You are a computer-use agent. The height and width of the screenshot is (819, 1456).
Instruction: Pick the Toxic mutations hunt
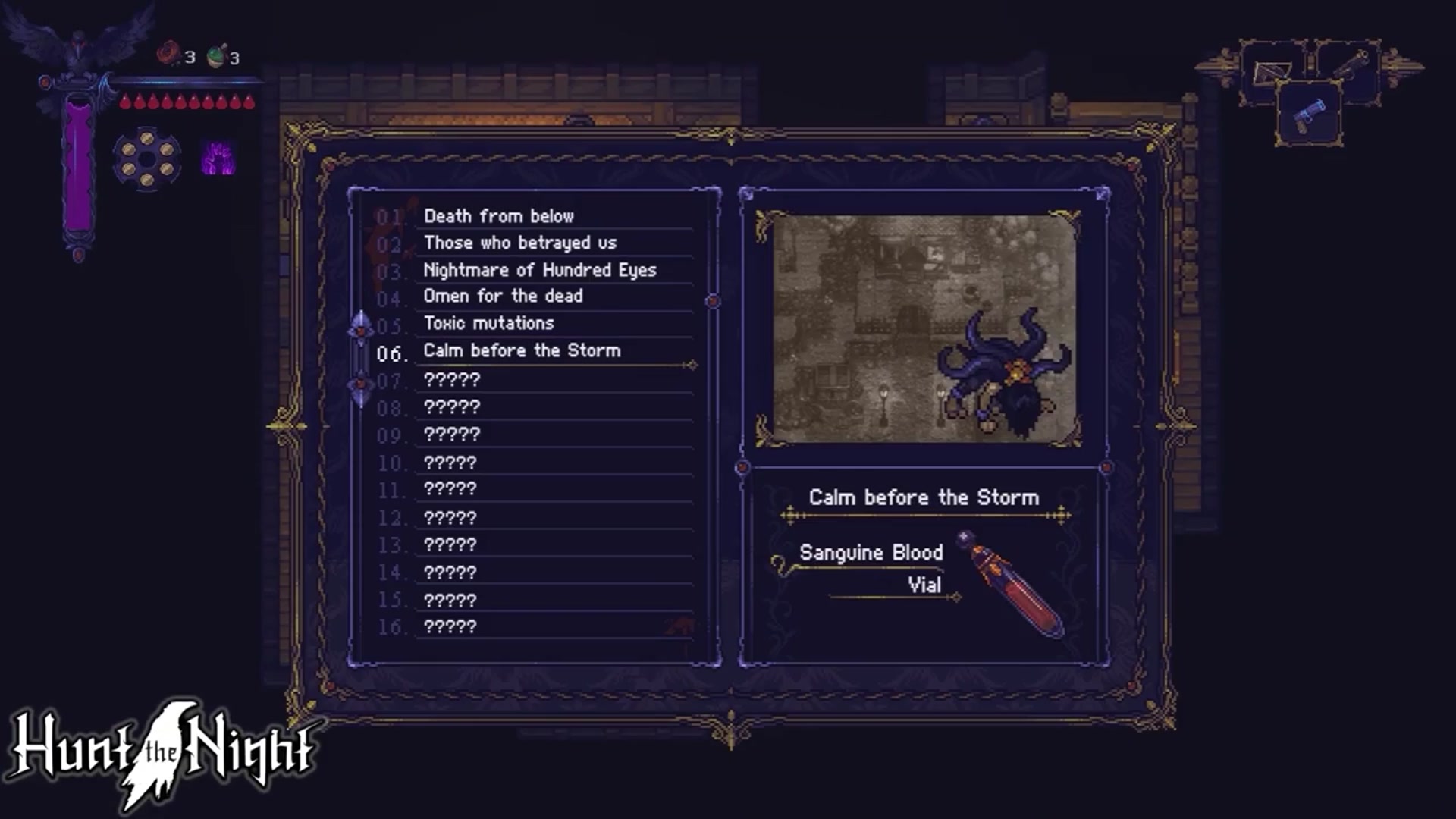coord(488,323)
